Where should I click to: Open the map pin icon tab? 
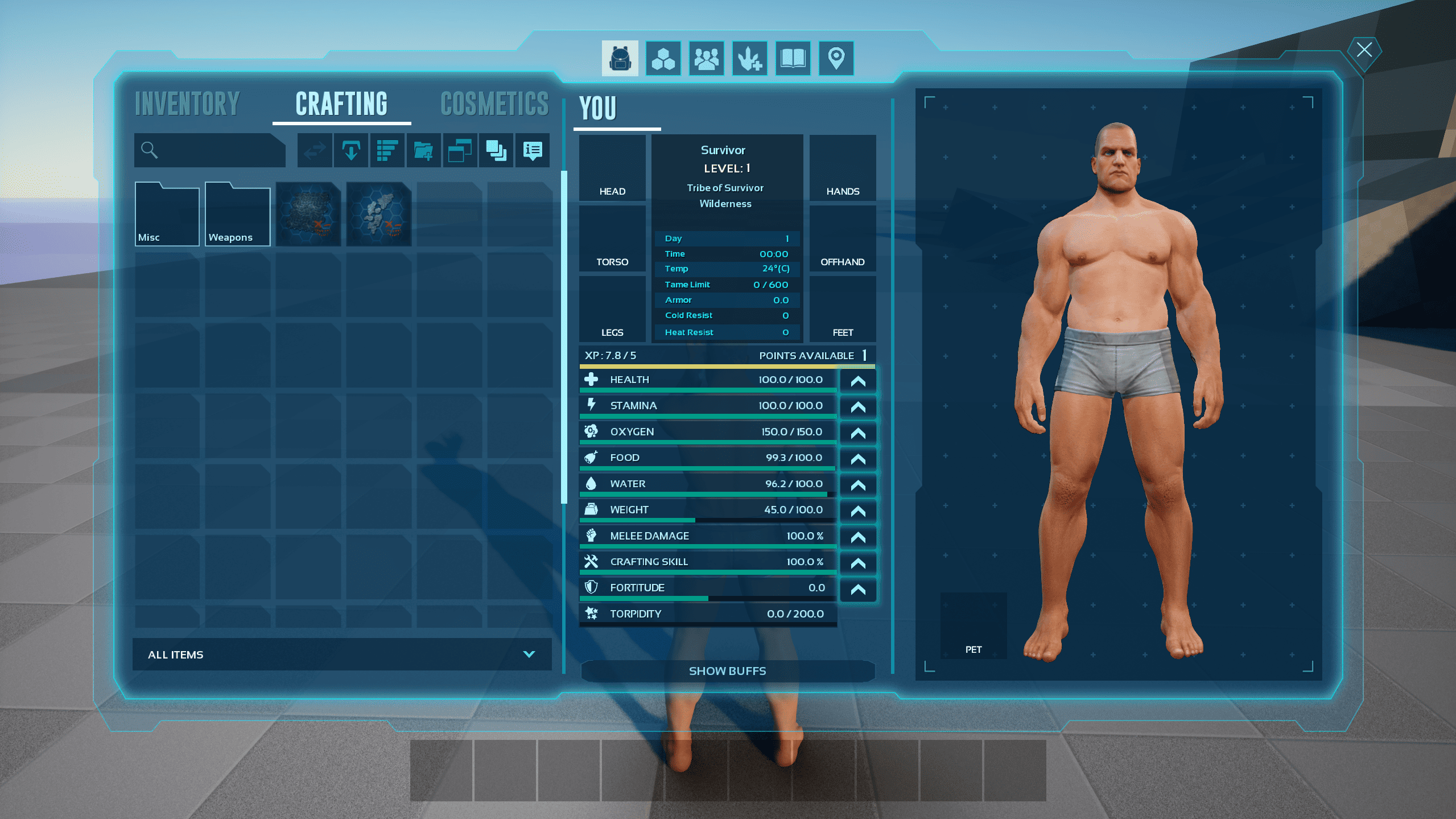[836, 58]
